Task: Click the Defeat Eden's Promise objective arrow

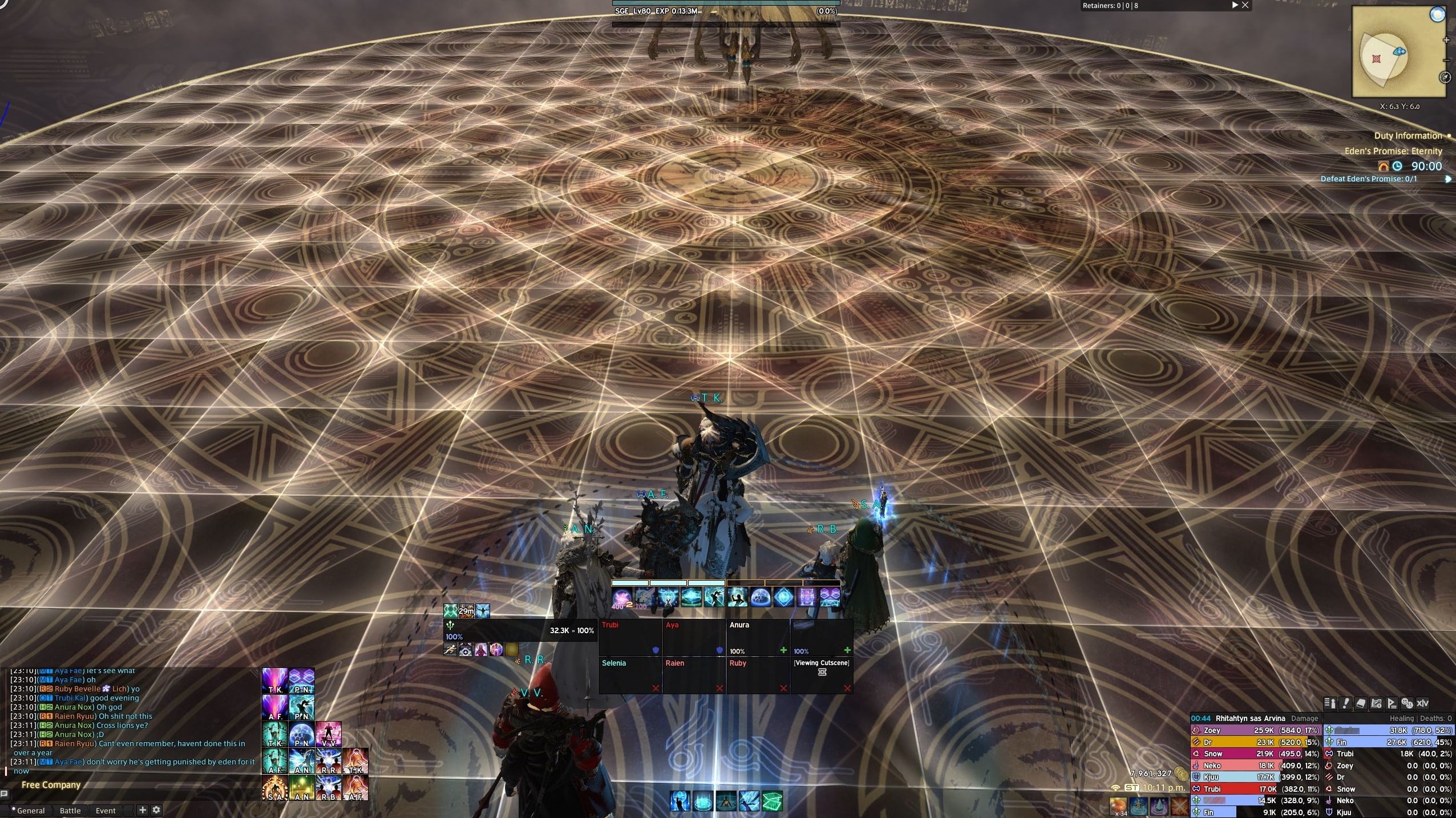Action: (x=1448, y=179)
